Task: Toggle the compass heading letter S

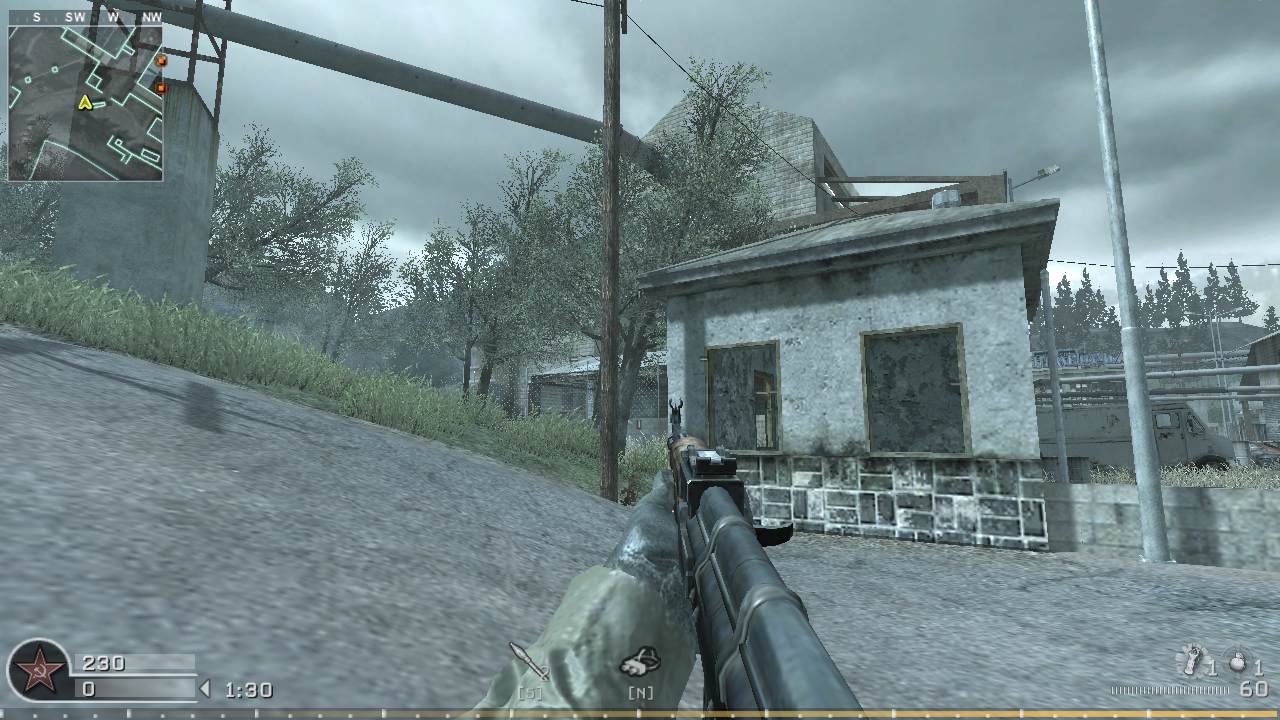Action: 37,17
